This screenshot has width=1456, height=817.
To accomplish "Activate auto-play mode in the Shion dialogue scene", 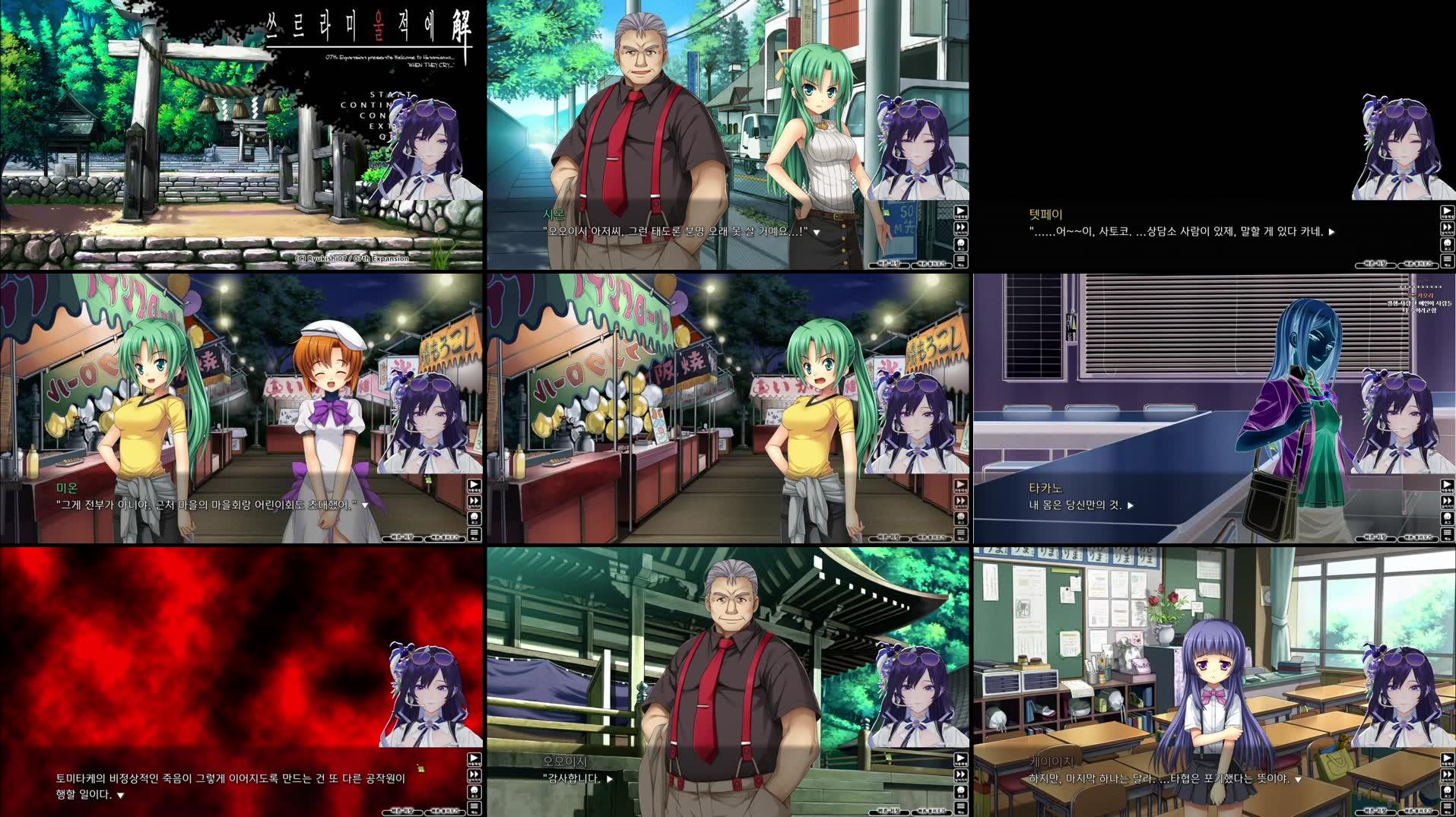I will [961, 212].
